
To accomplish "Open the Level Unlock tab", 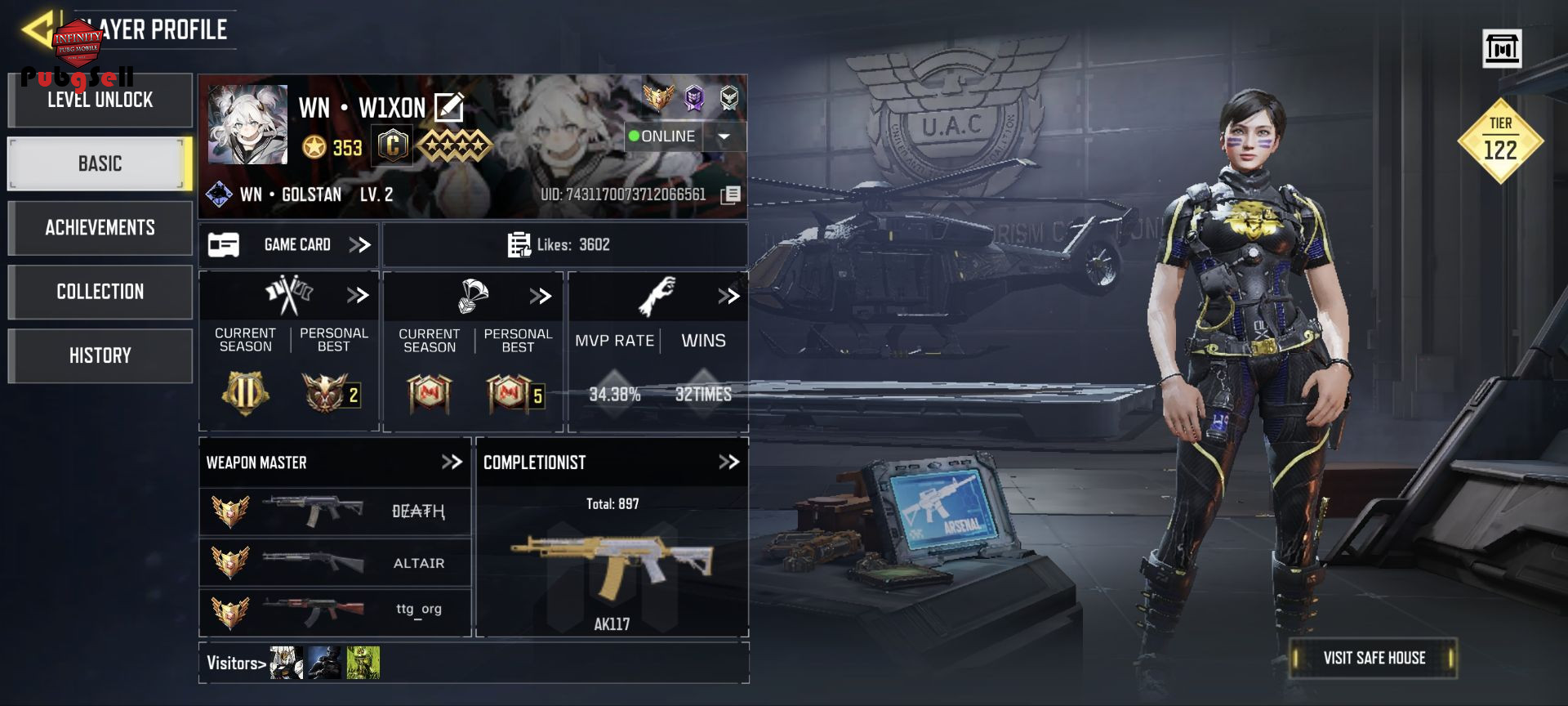I will [100, 101].
